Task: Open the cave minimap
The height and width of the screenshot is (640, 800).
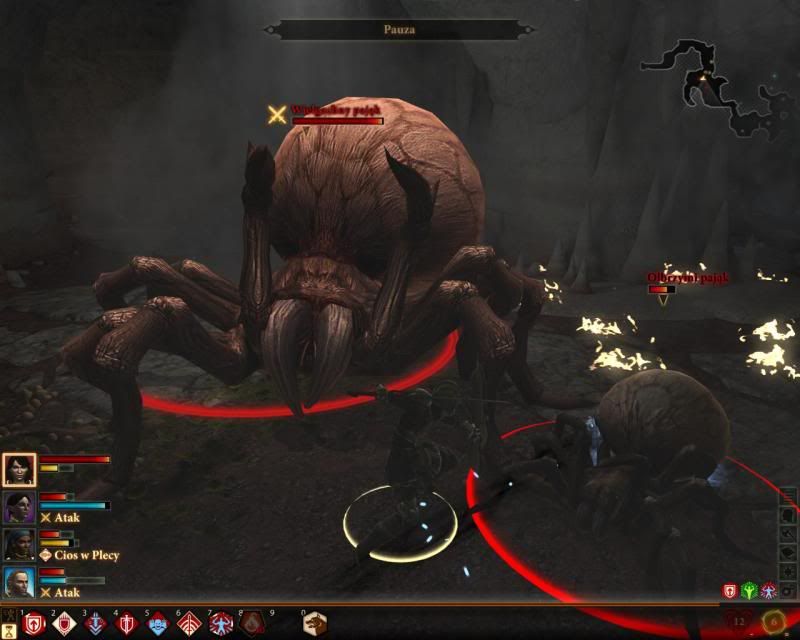Action: 720,85
